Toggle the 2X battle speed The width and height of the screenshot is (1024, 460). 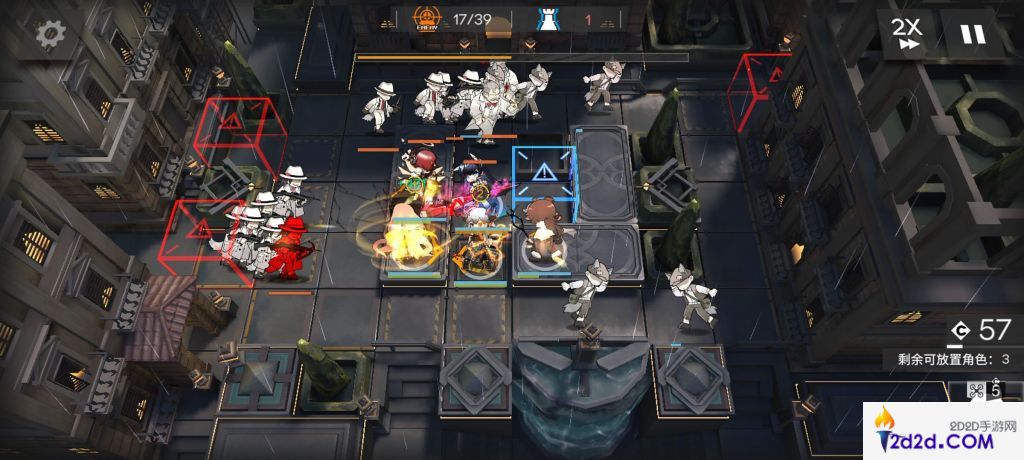pyautogui.click(x=909, y=34)
